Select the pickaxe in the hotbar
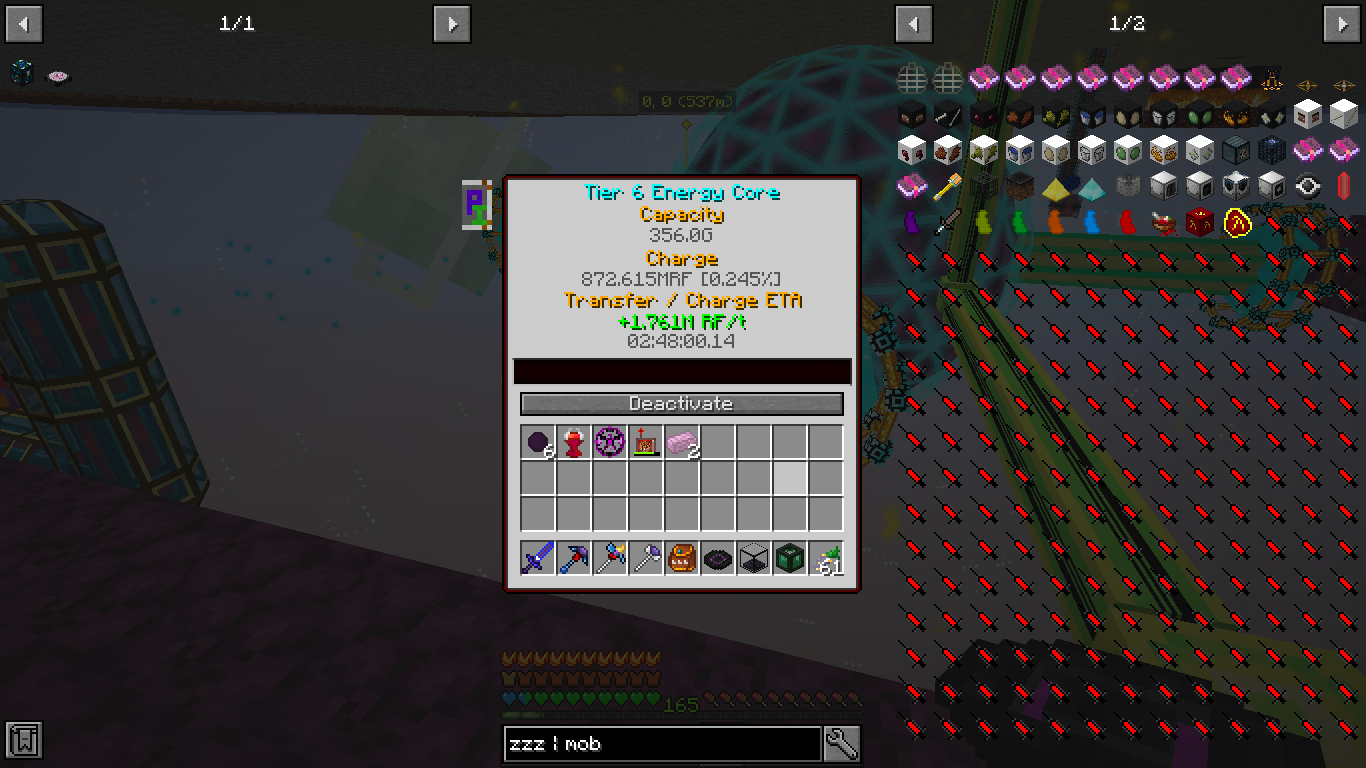 574,558
